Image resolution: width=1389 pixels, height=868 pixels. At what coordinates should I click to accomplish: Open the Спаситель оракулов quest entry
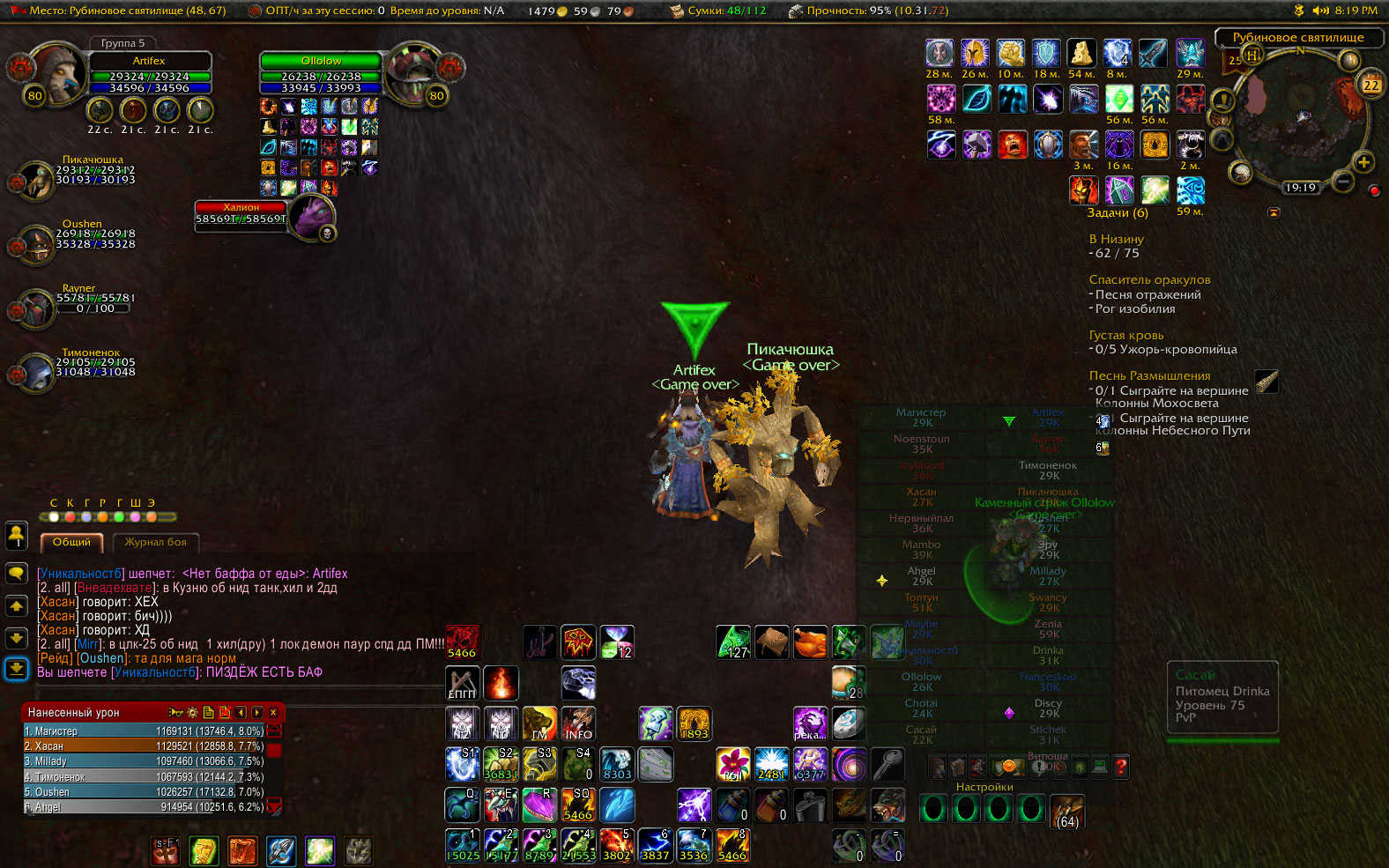coord(1149,279)
